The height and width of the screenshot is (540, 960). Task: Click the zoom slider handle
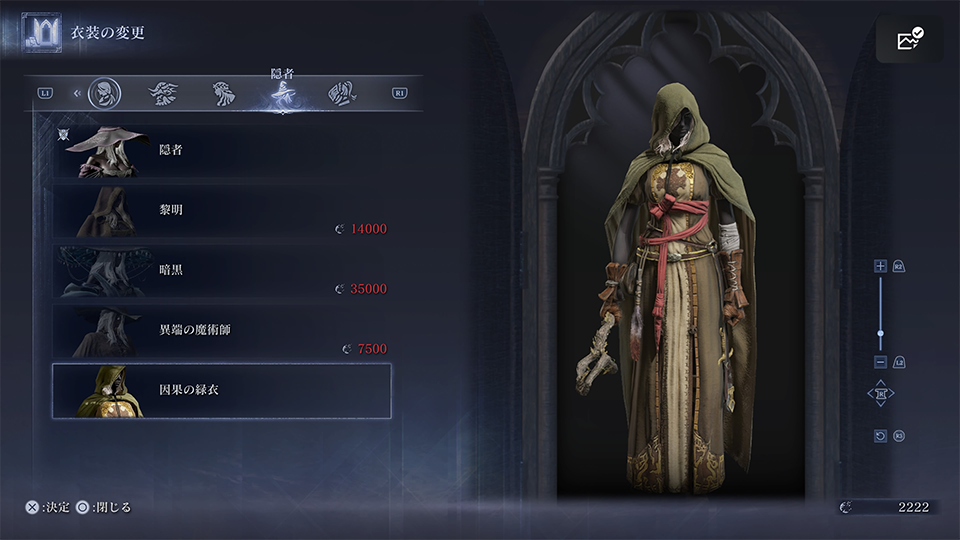(880, 333)
